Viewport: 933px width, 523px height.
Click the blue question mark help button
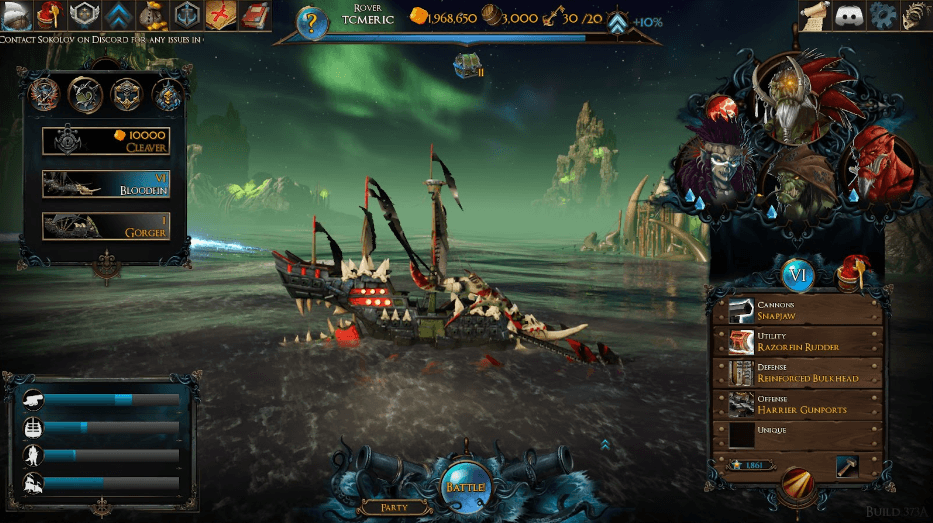(312, 21)
